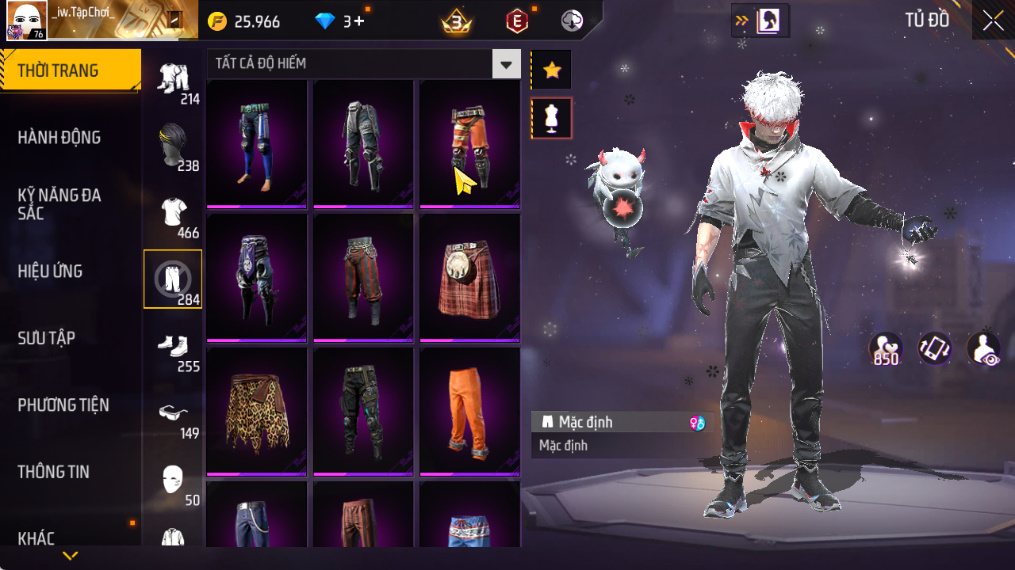
Task: Show favorites with the star button
Action: coord(551,69)
